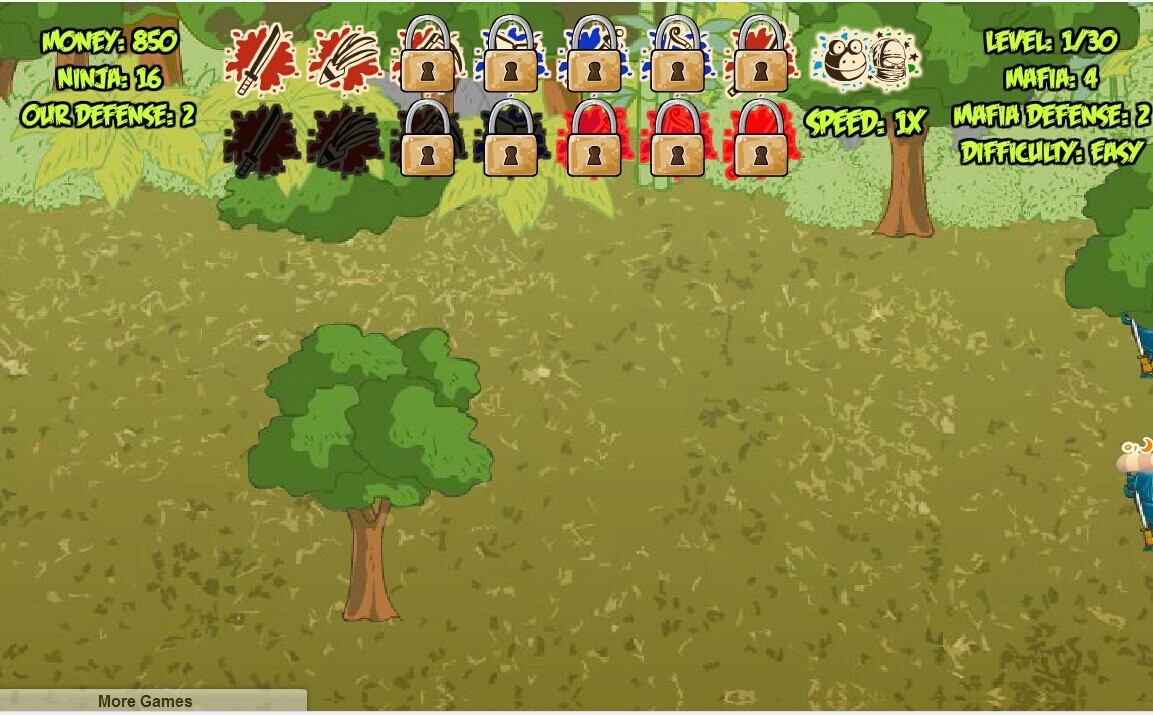Select the red katana sword unit icon
The image size is (1153, 715).
(260, 60)
